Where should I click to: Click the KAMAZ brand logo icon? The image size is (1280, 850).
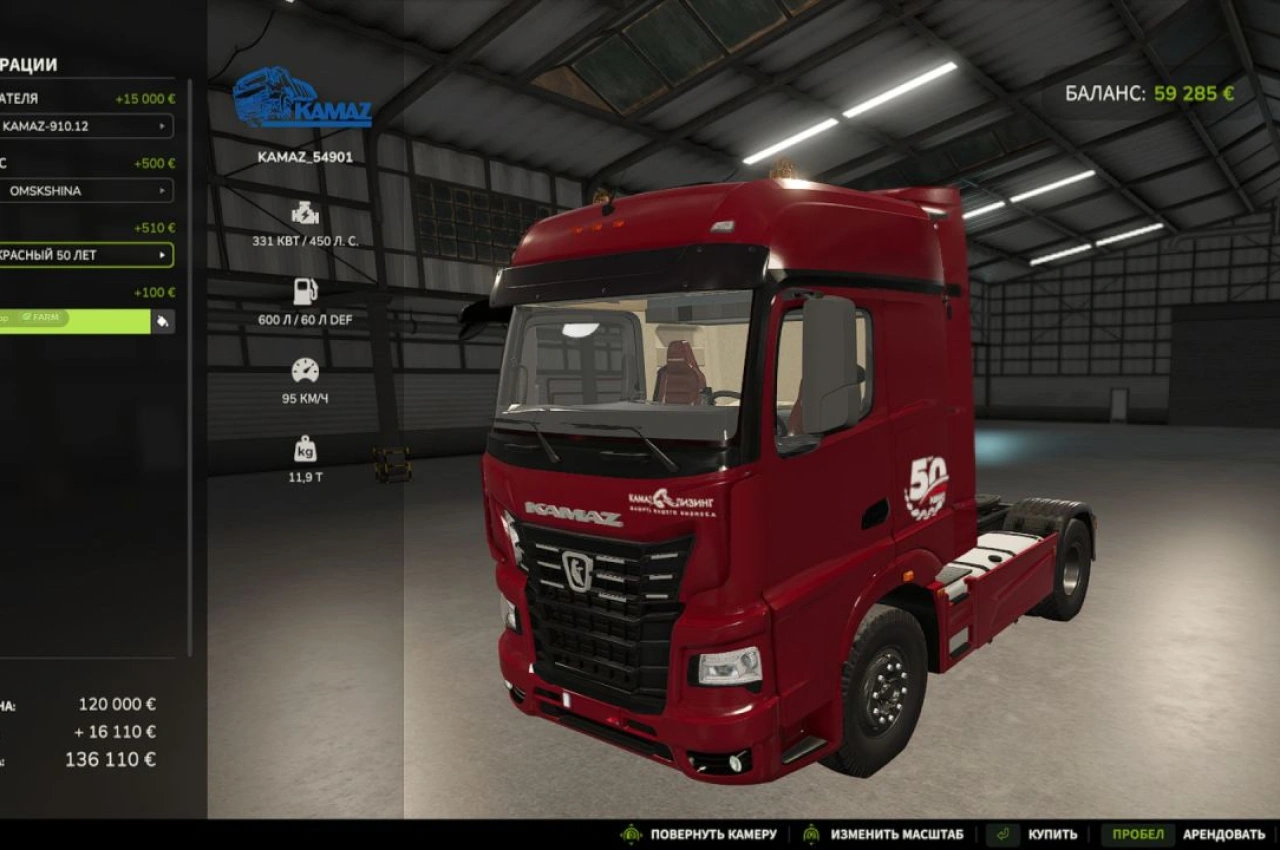click(301, 99)
